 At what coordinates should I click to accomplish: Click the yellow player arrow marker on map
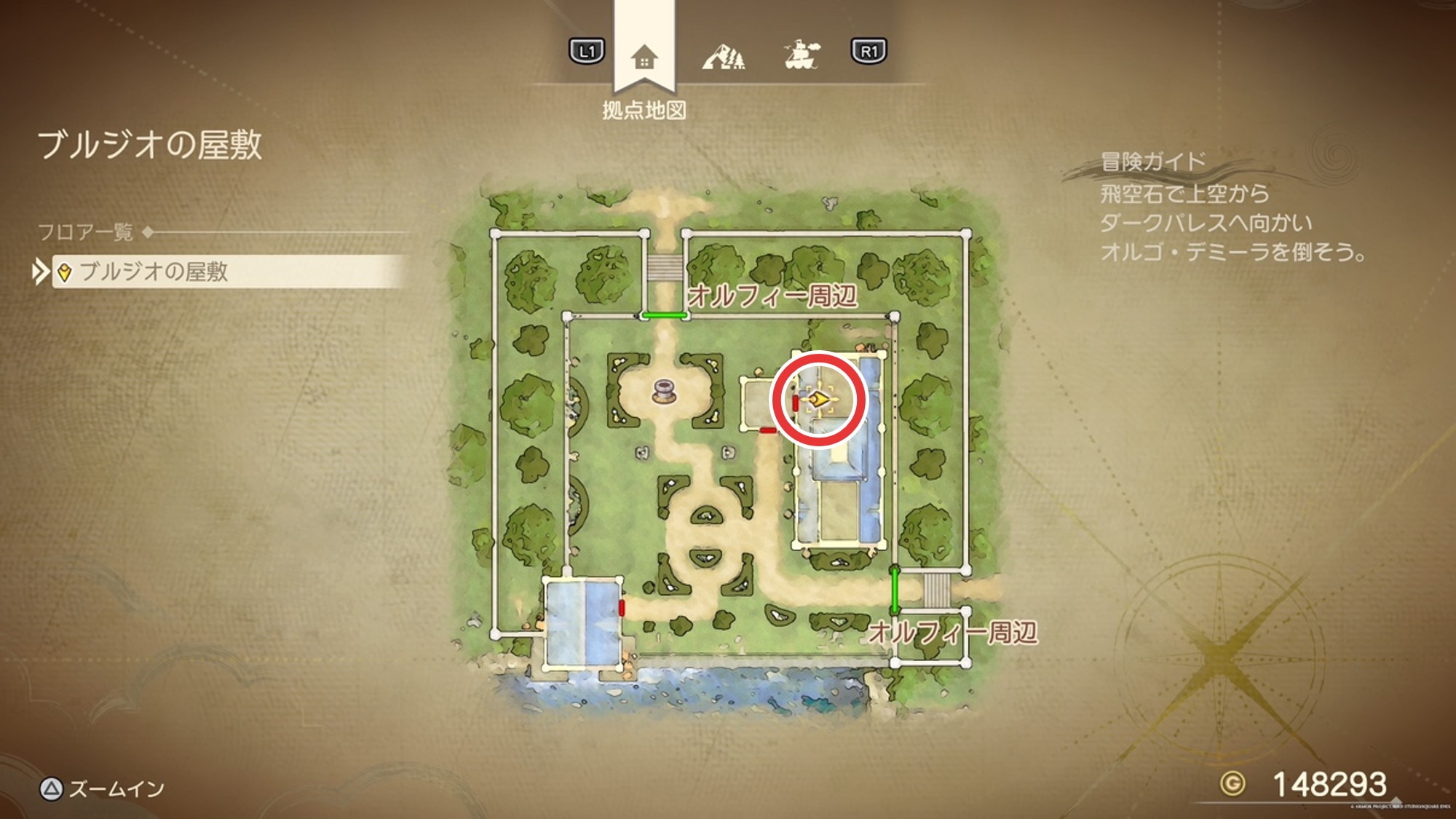click(x=819, y=399)
